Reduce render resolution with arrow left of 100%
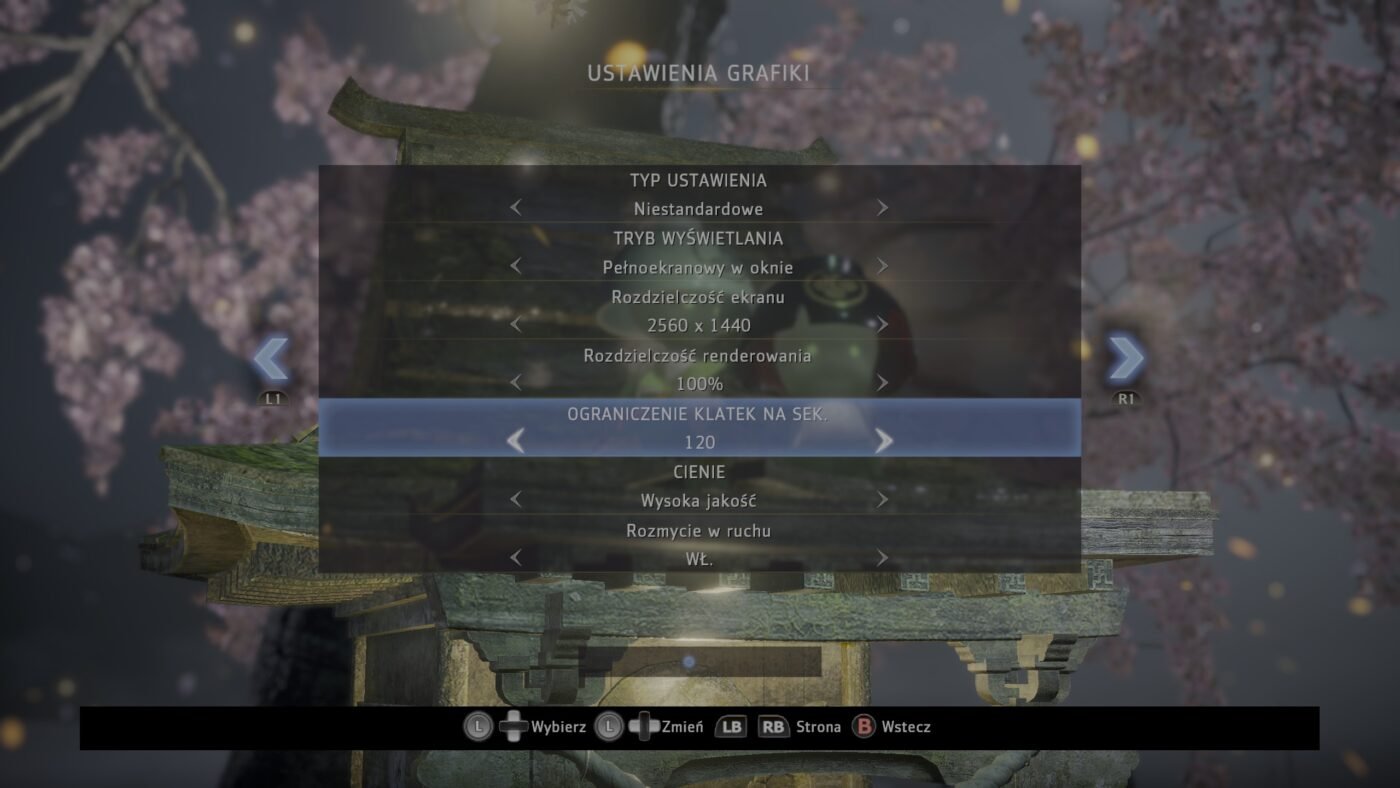This screenshot has height=788, width=1400. [516, 382]
